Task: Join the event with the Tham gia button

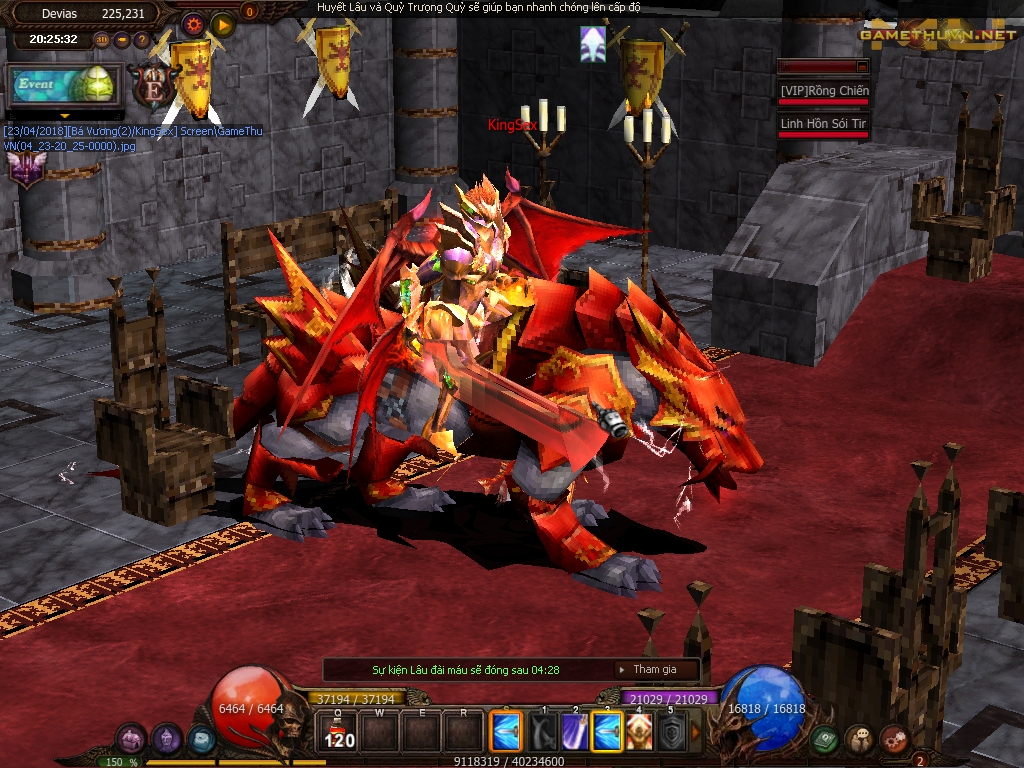Action: [654, 669]
